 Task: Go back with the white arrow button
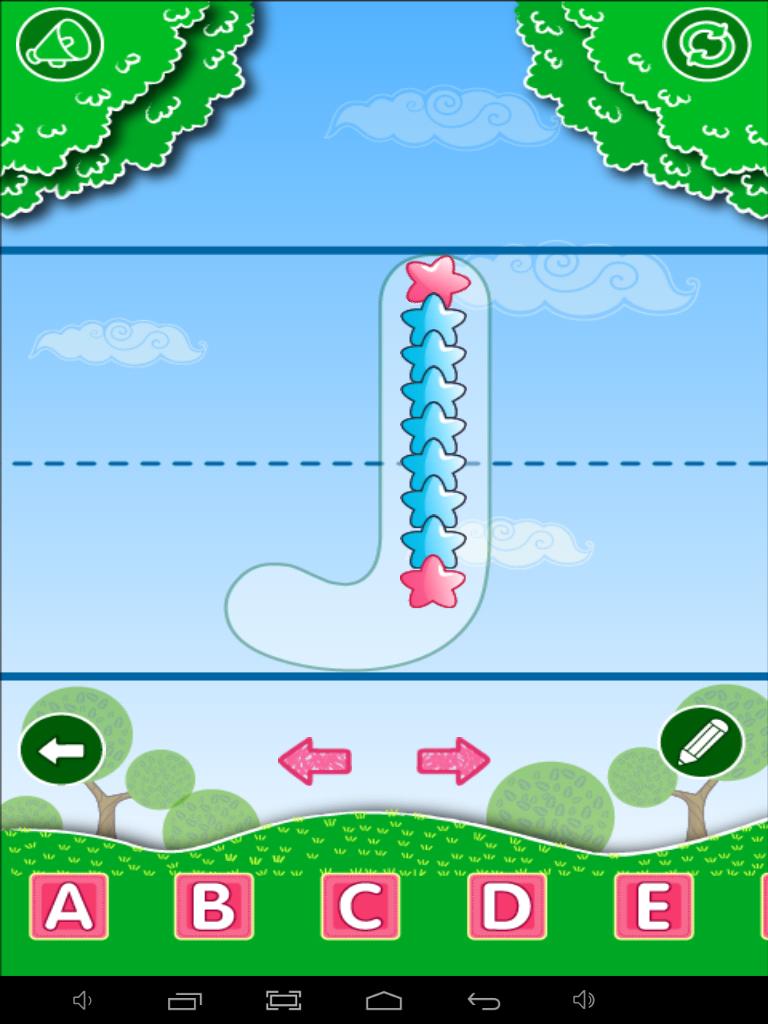[x=62, y=750]
